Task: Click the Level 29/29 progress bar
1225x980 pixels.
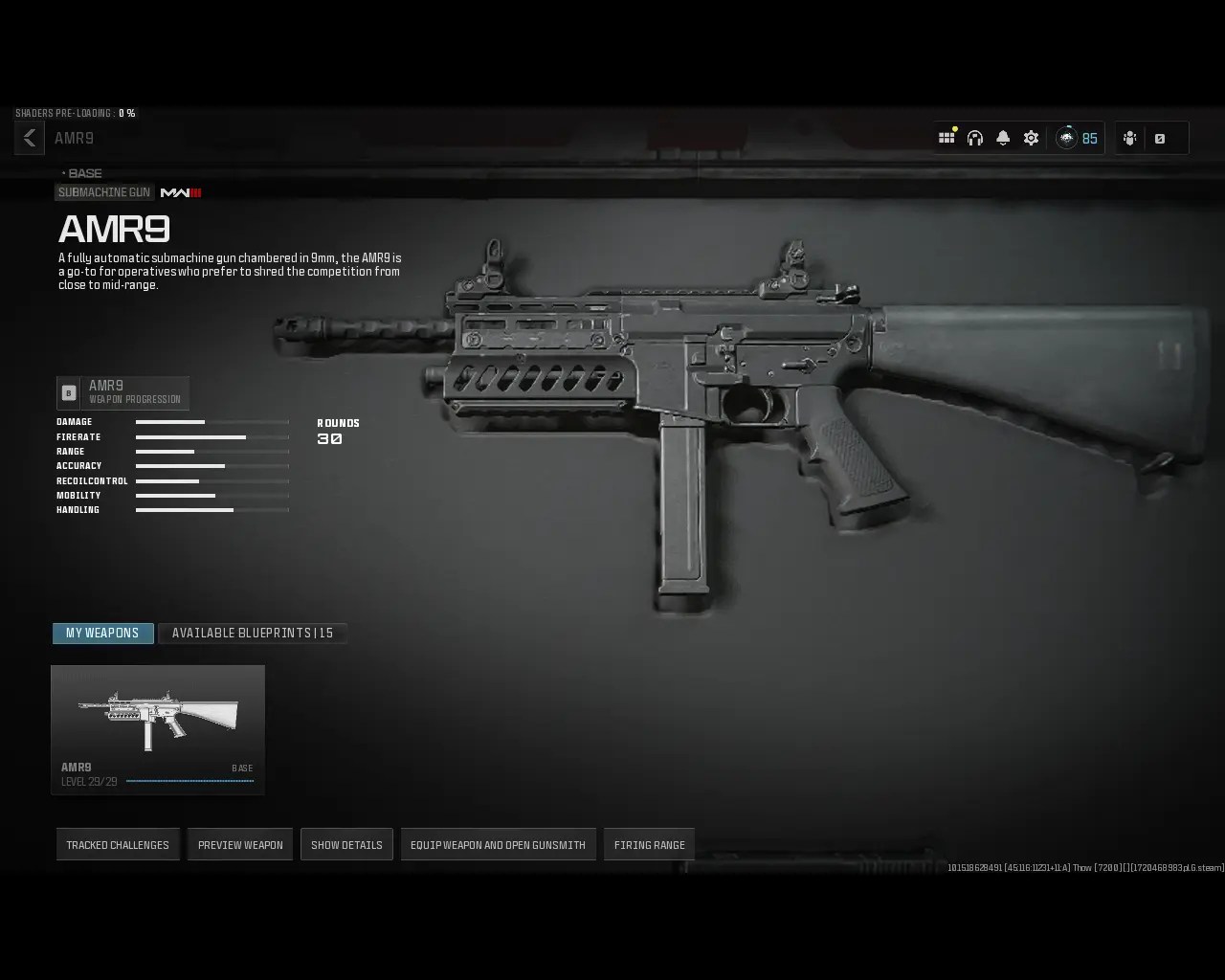Action: click(x=189, y=780)
